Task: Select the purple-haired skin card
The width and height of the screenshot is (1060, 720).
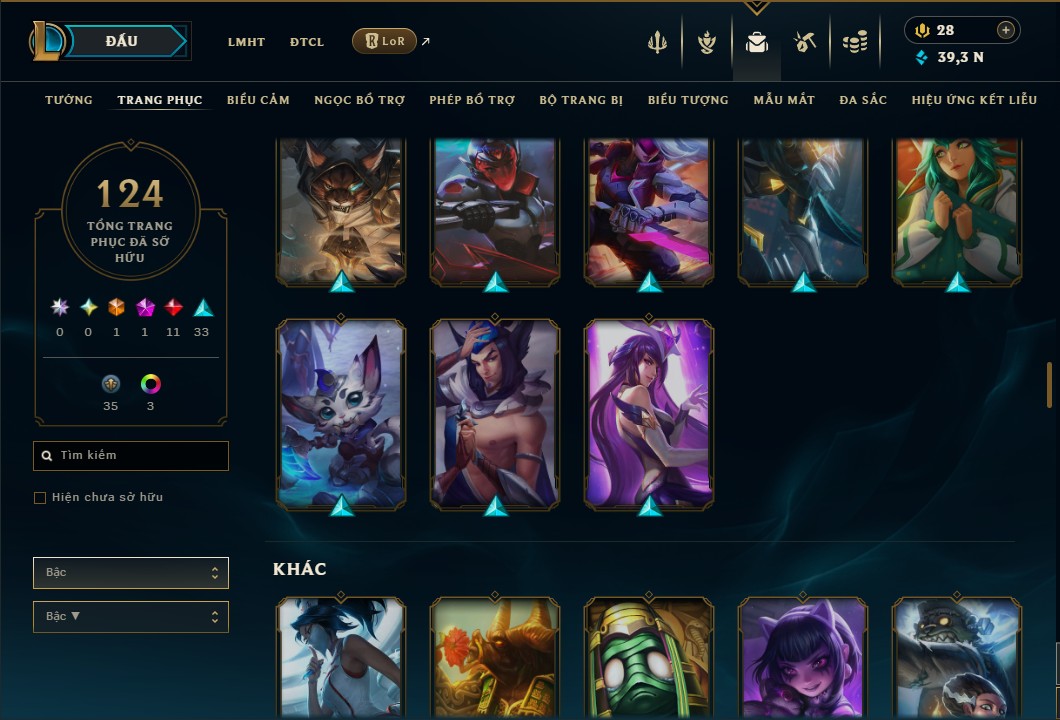Action: [x=649, y=412]
